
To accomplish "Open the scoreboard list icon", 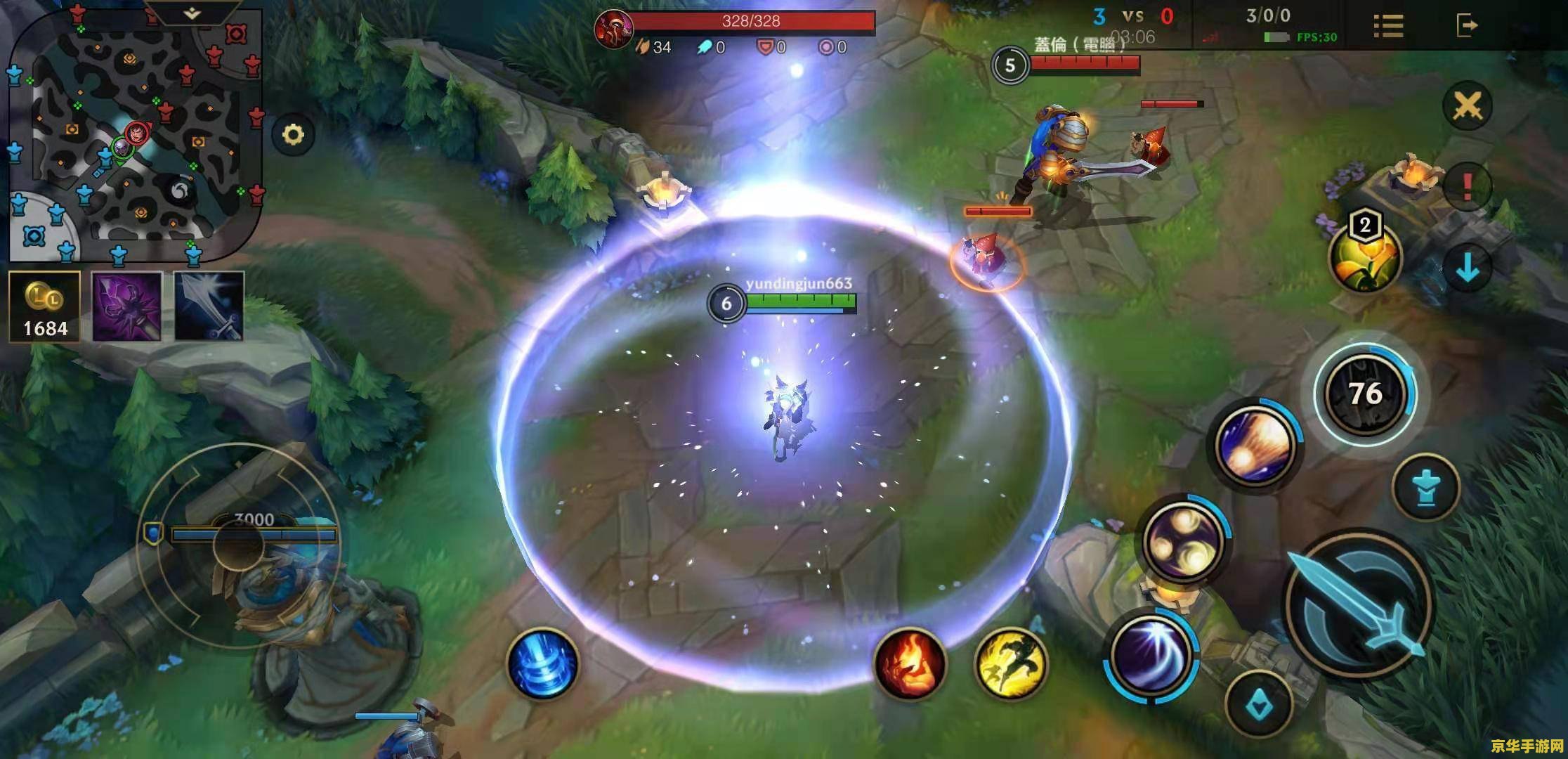I will coord(1388,26).
